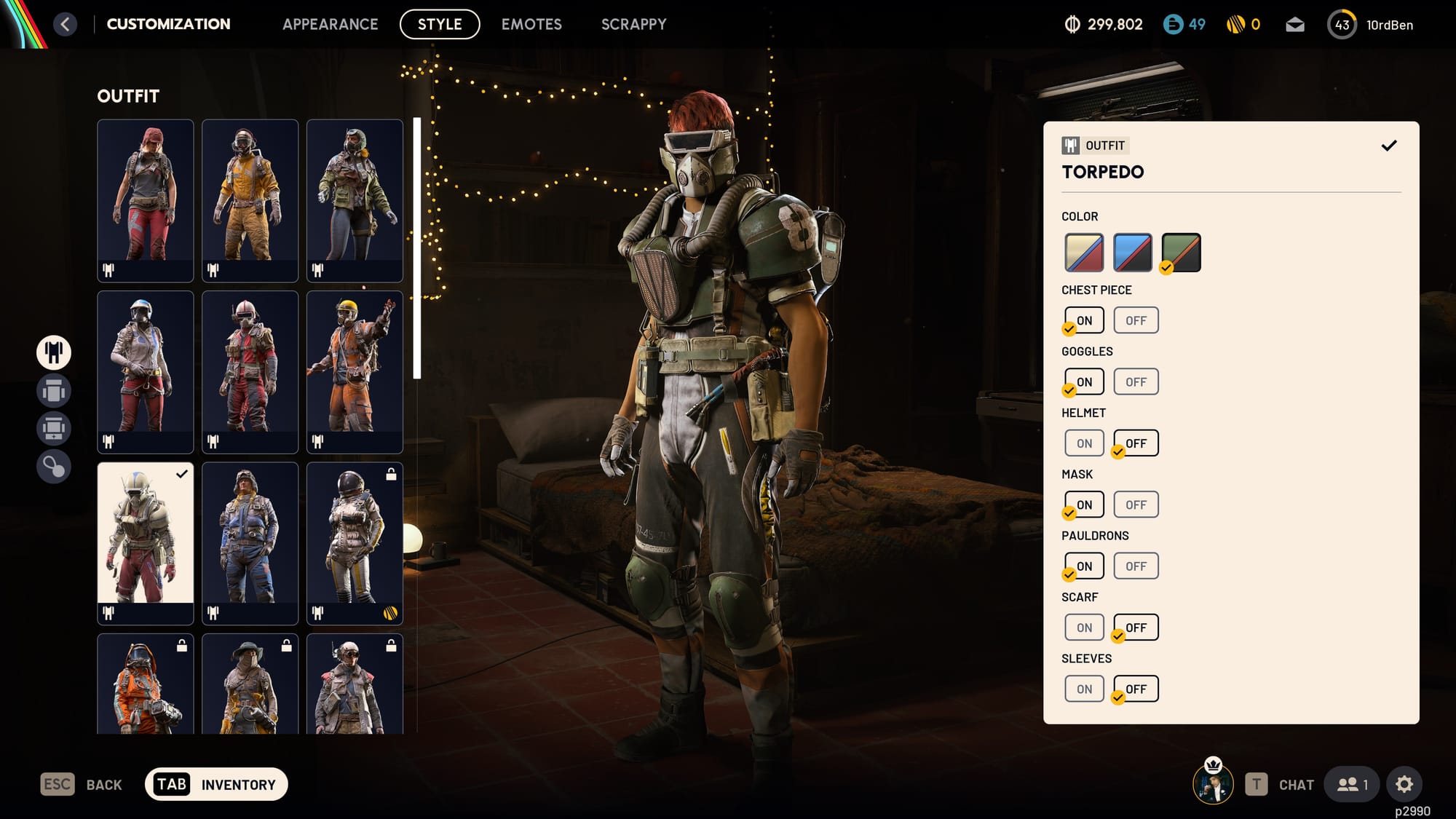Open the Inventory button
The width and height of the screenshot is (1456, 819).
pos(216,784)
